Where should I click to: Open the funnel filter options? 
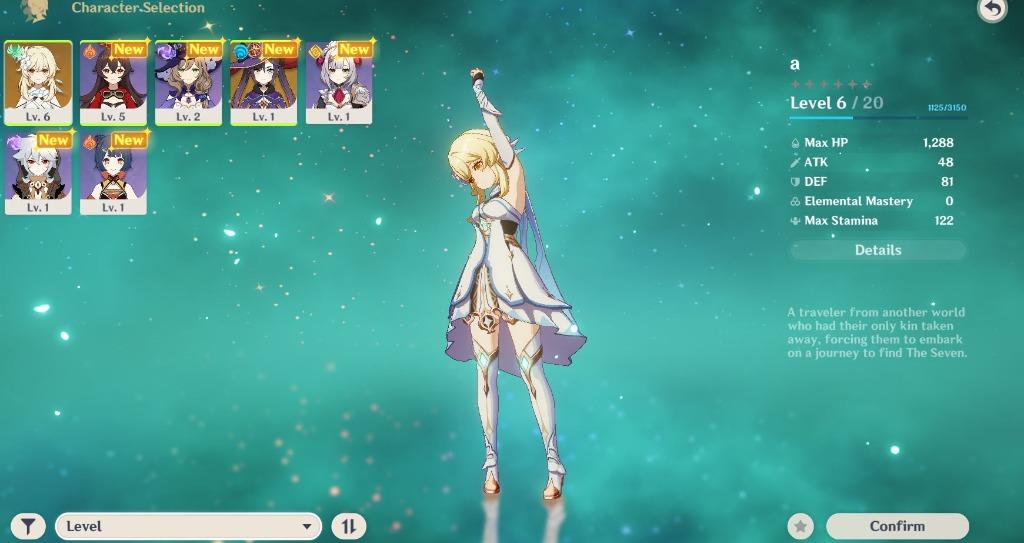pyautogui.click(x=30, y=526)
